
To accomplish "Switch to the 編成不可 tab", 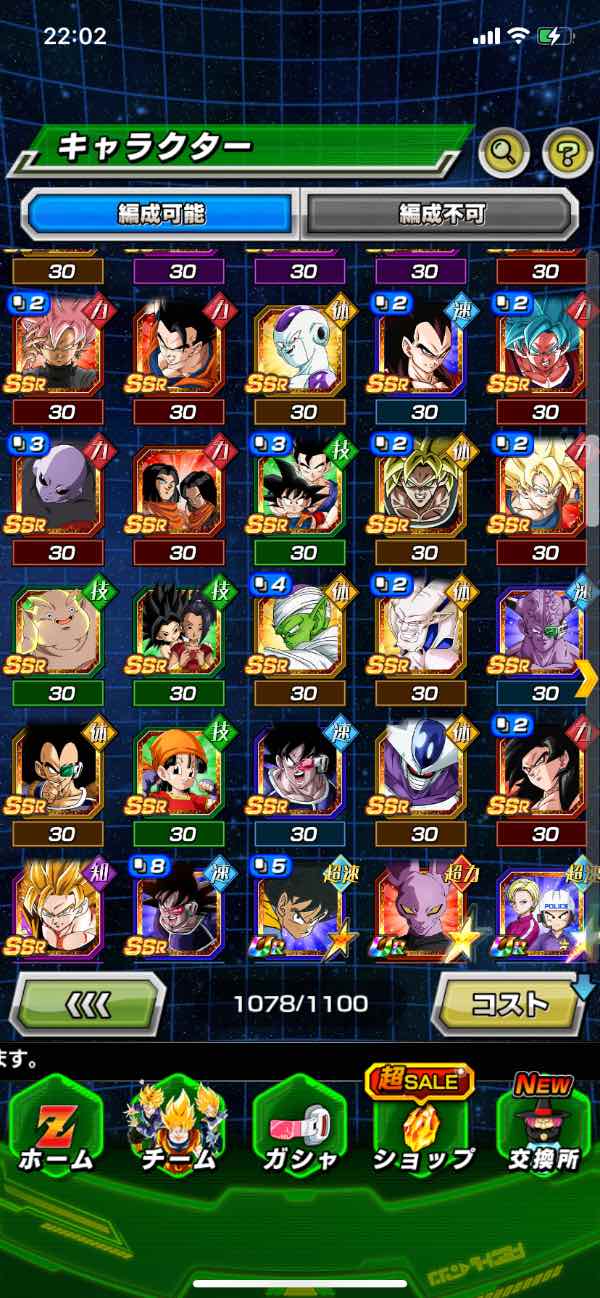I will [x=441, y=213].
